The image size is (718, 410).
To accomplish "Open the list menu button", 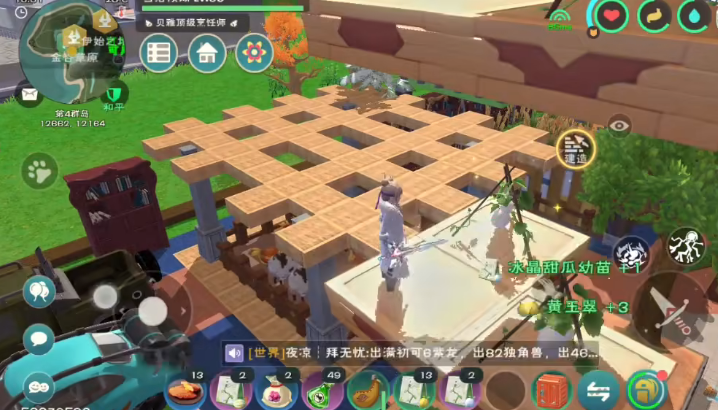I will click(x=159, y=52).
